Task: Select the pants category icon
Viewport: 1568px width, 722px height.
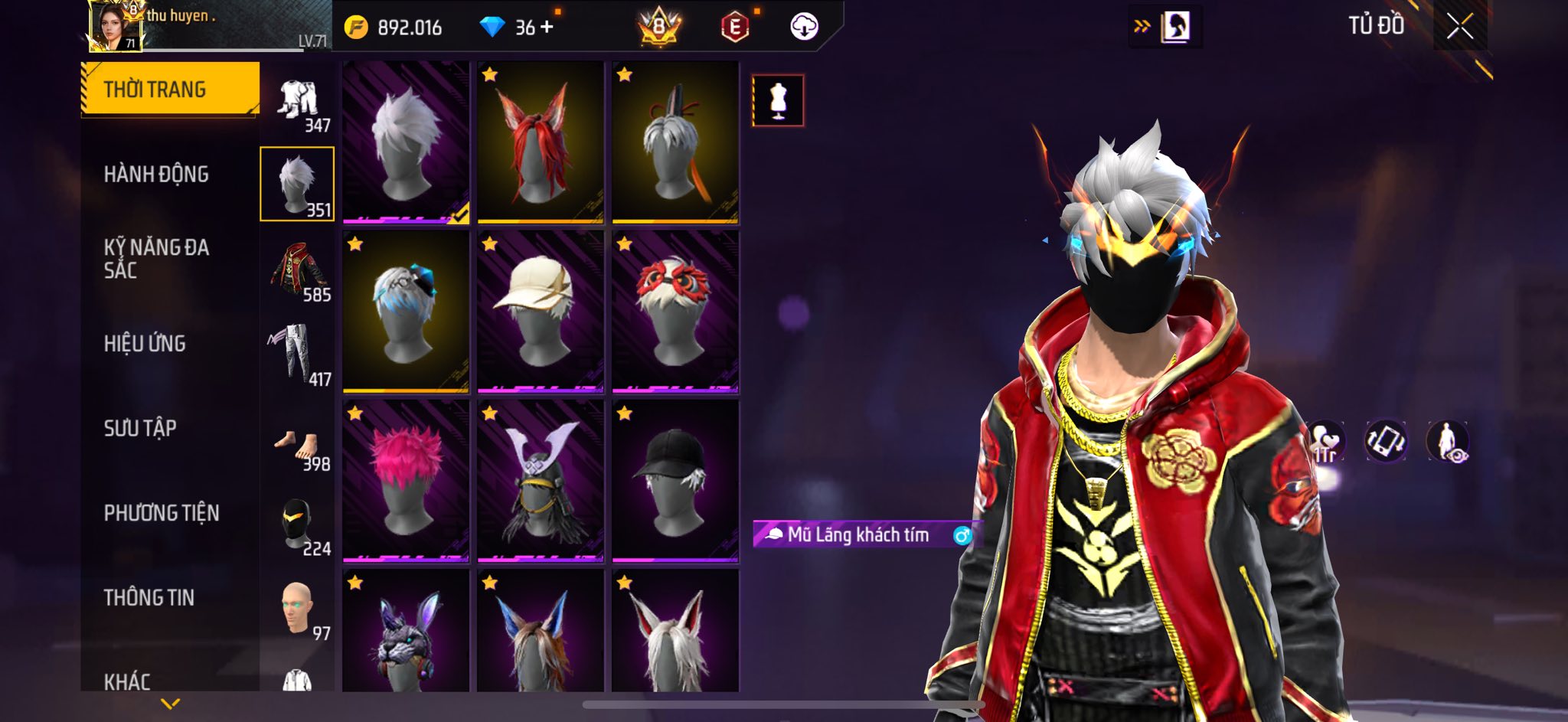Action: [297, 354]
